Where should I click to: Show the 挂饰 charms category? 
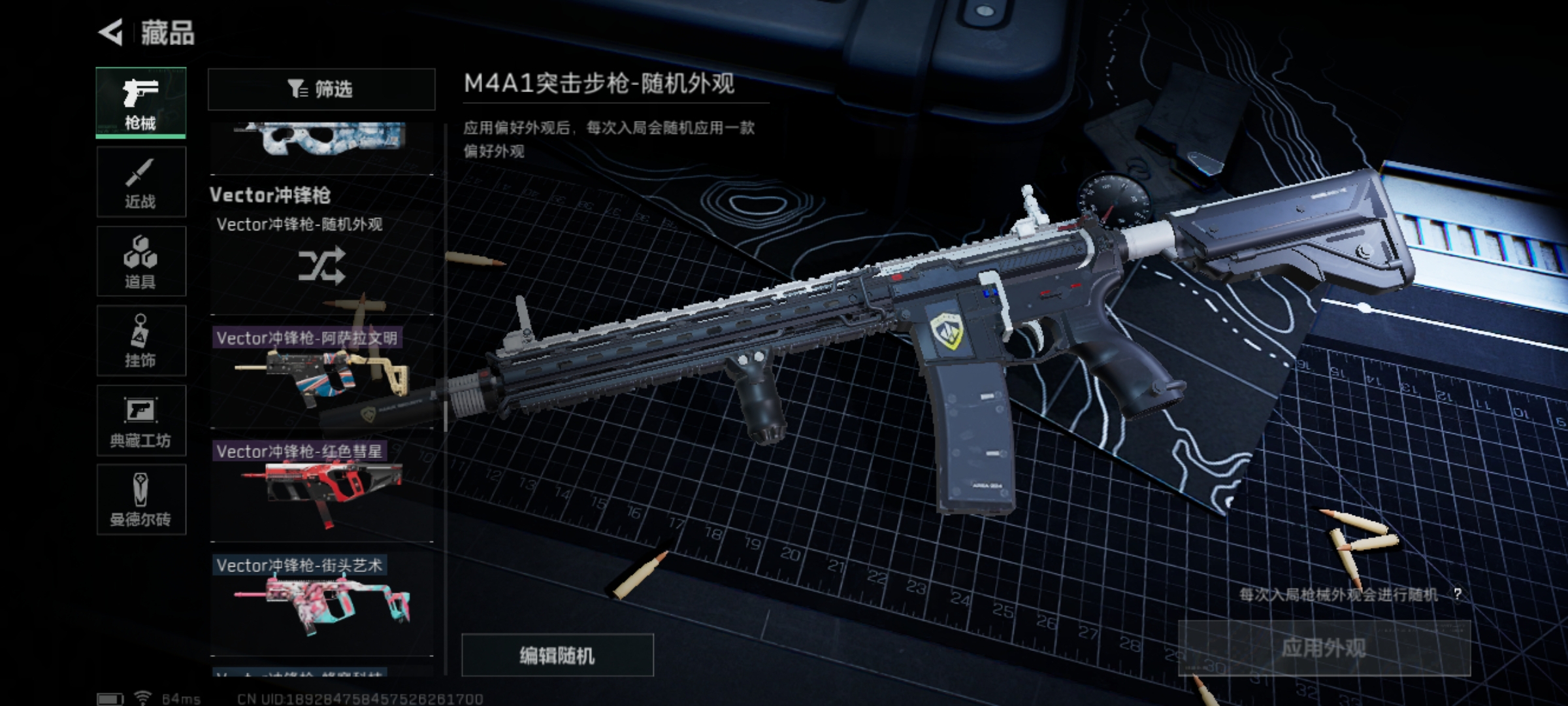tap(141, 341)
